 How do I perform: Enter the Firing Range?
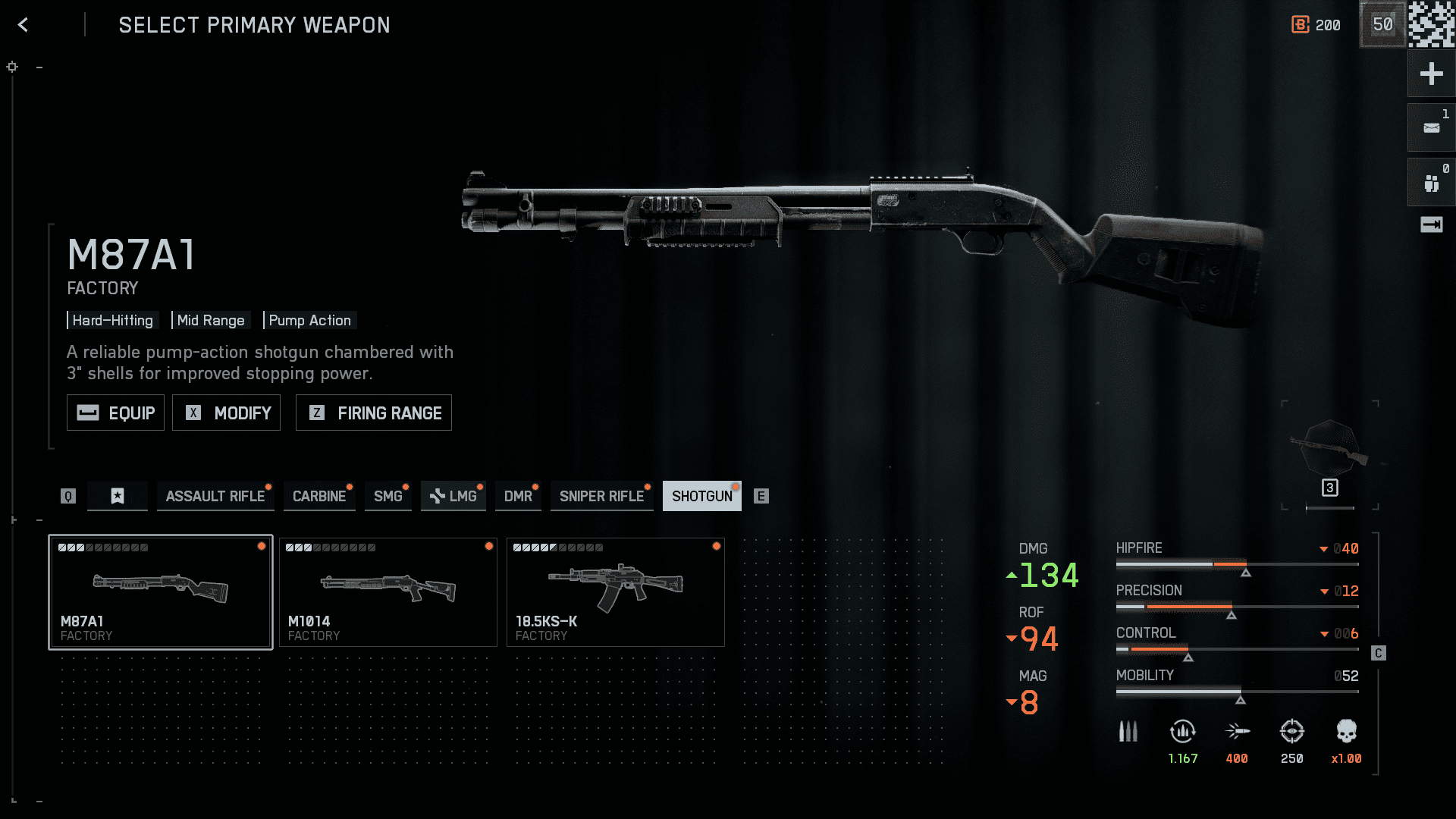tap(374, 413)
